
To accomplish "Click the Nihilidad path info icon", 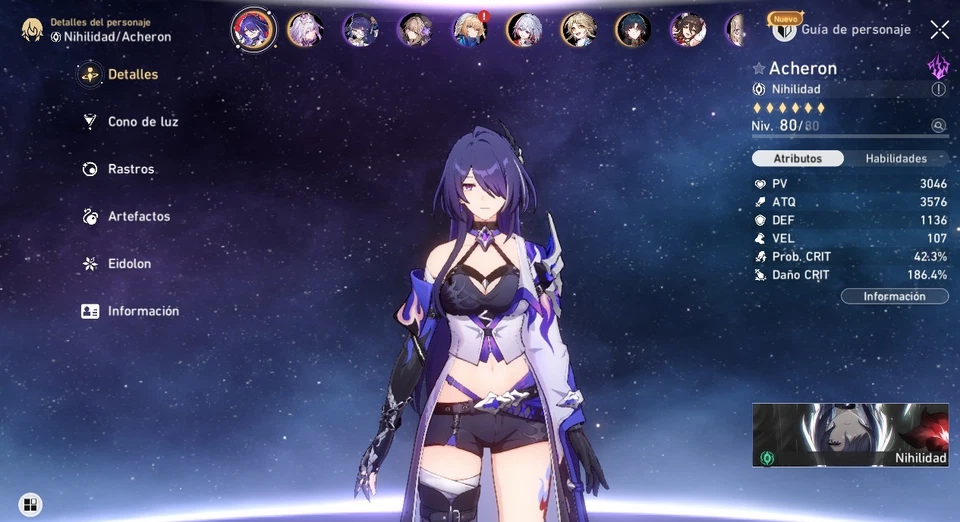I will pyautogui.click(x=938, y=89).
